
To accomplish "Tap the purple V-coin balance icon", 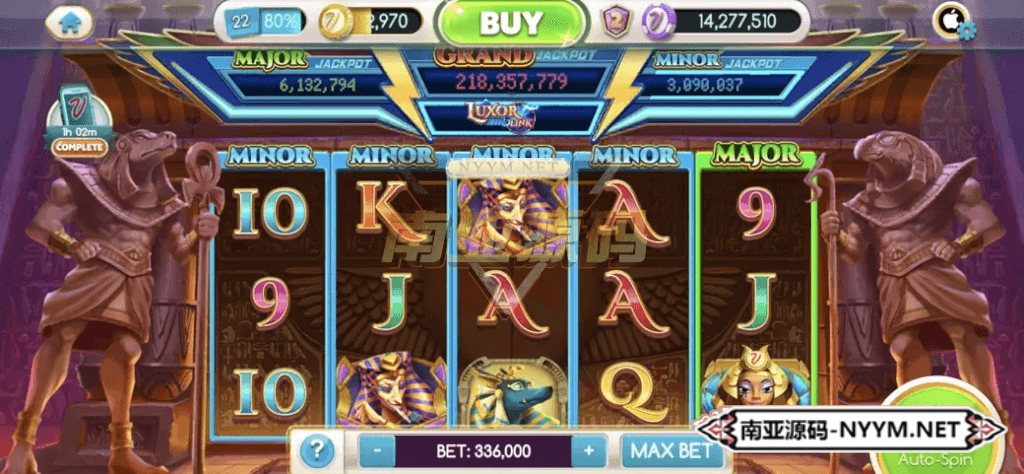I will [659, 20].
